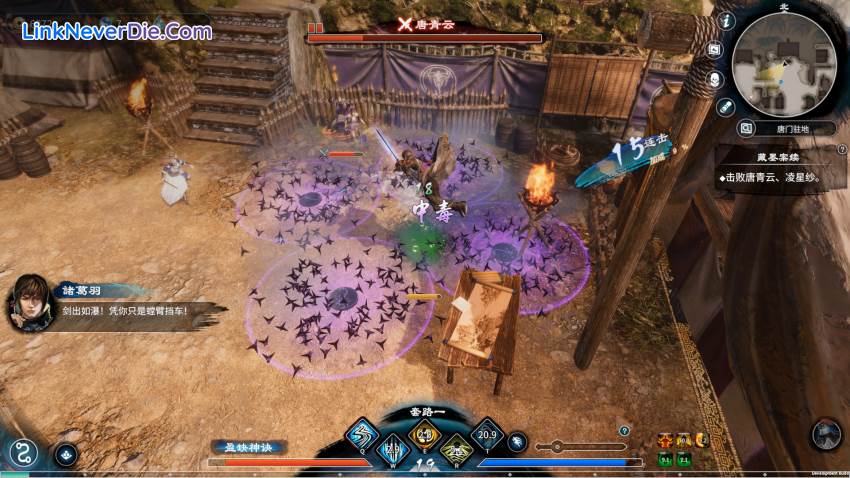
Task: Click the round portrait in bottom-right corner
Action: click(826, 435)
